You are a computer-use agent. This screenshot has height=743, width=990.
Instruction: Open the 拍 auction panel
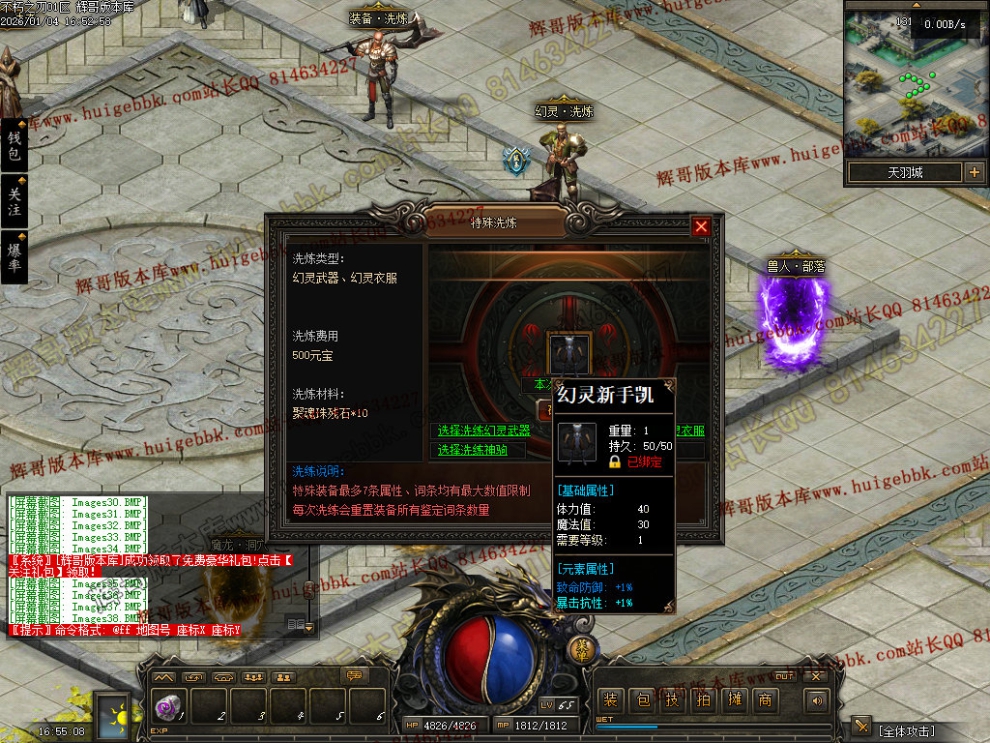pyautogui.click(x=704, y=701)
